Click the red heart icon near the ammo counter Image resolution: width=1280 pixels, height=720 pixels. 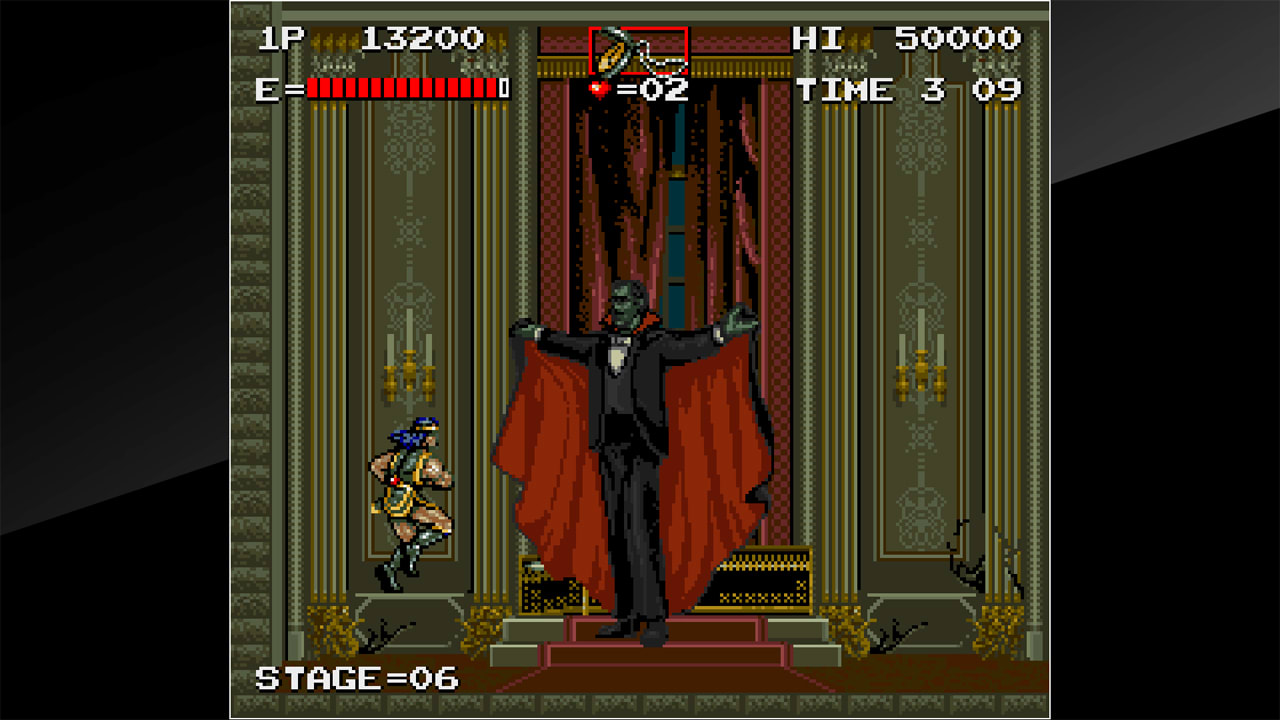[x=598, y=90]
